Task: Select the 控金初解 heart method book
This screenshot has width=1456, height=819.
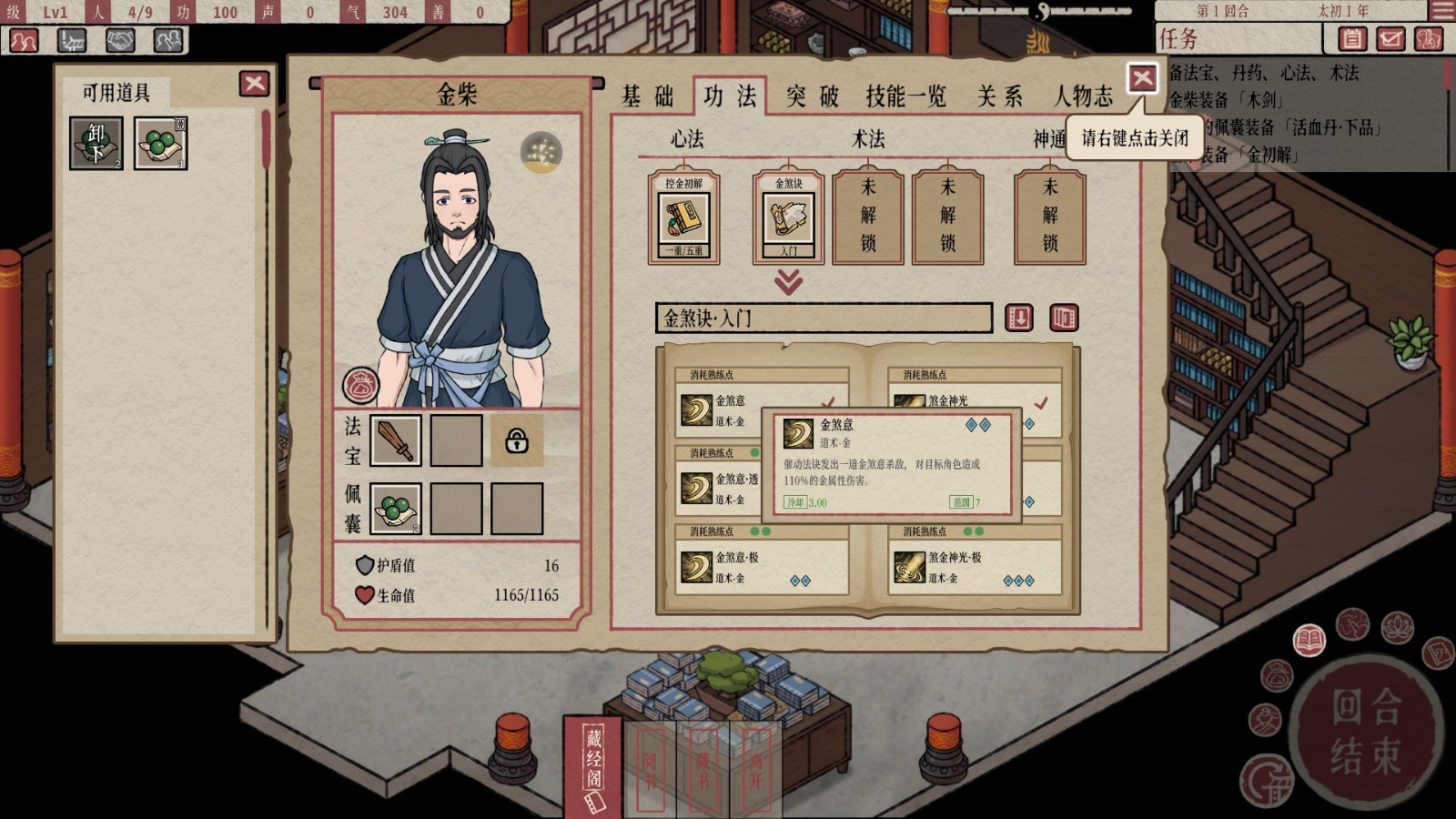Action: tap(685, 217)
